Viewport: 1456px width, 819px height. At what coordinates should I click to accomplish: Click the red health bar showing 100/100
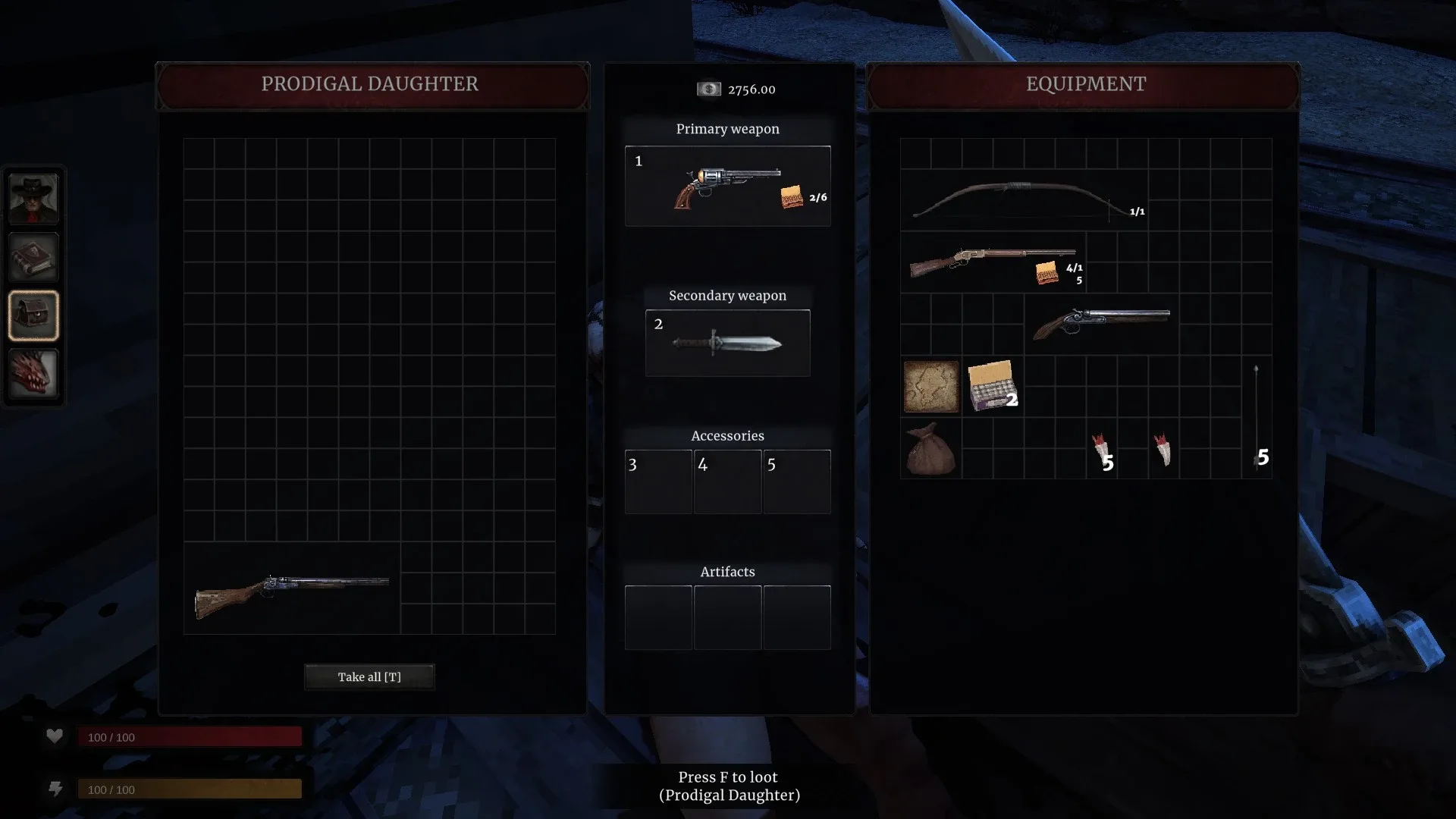tap(190, 736)
